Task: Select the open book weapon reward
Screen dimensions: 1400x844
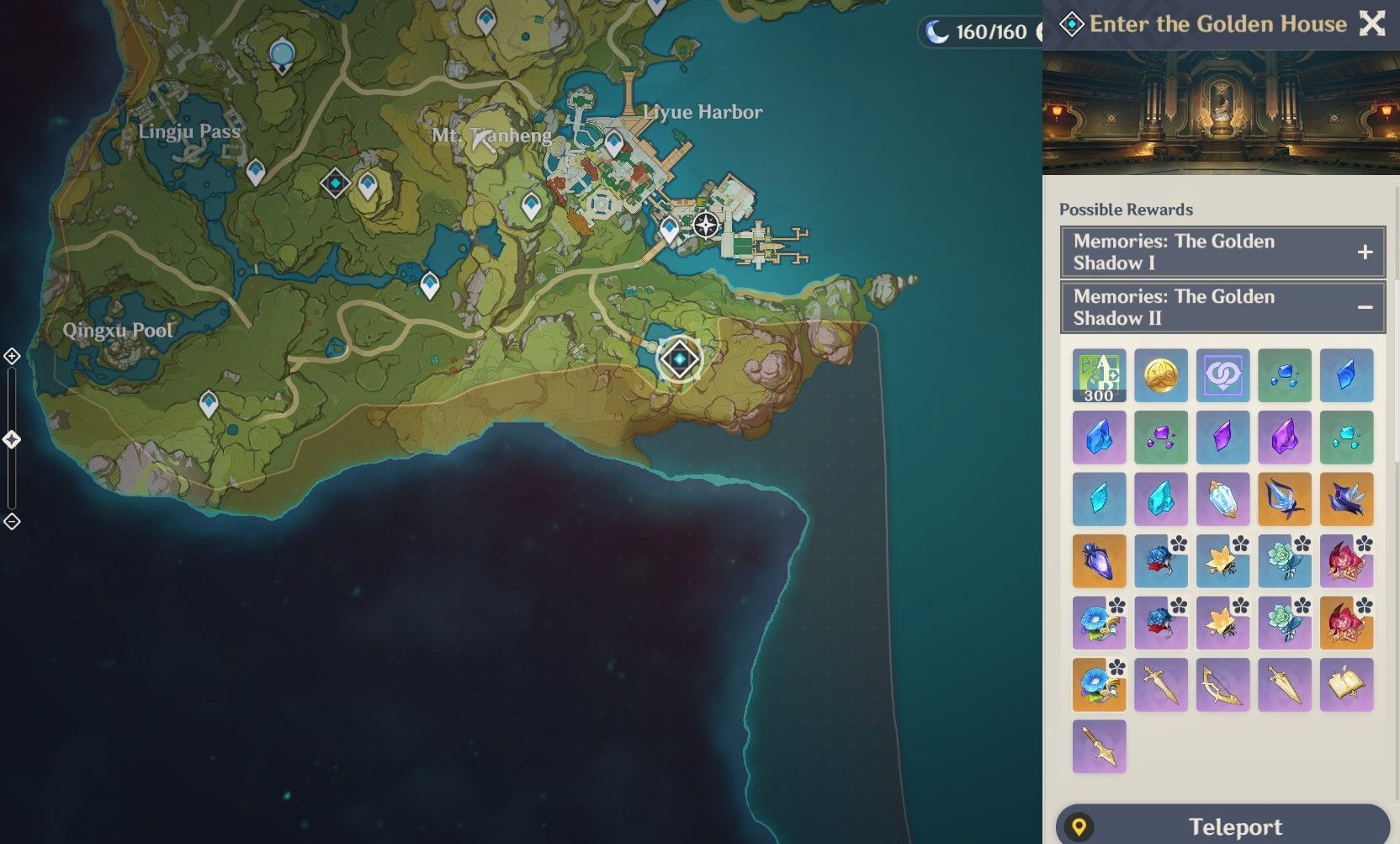Action: pos(1346,684)
